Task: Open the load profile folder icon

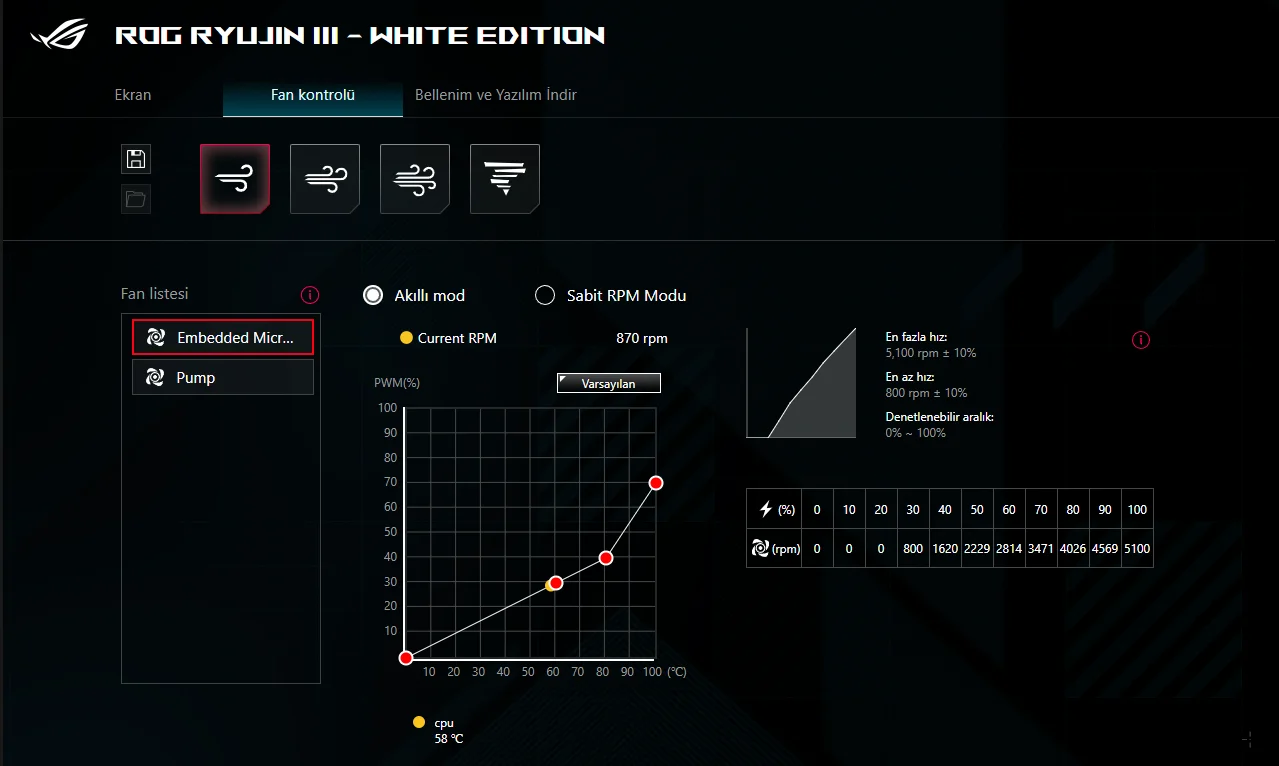Action: click(x=136, y=198)
